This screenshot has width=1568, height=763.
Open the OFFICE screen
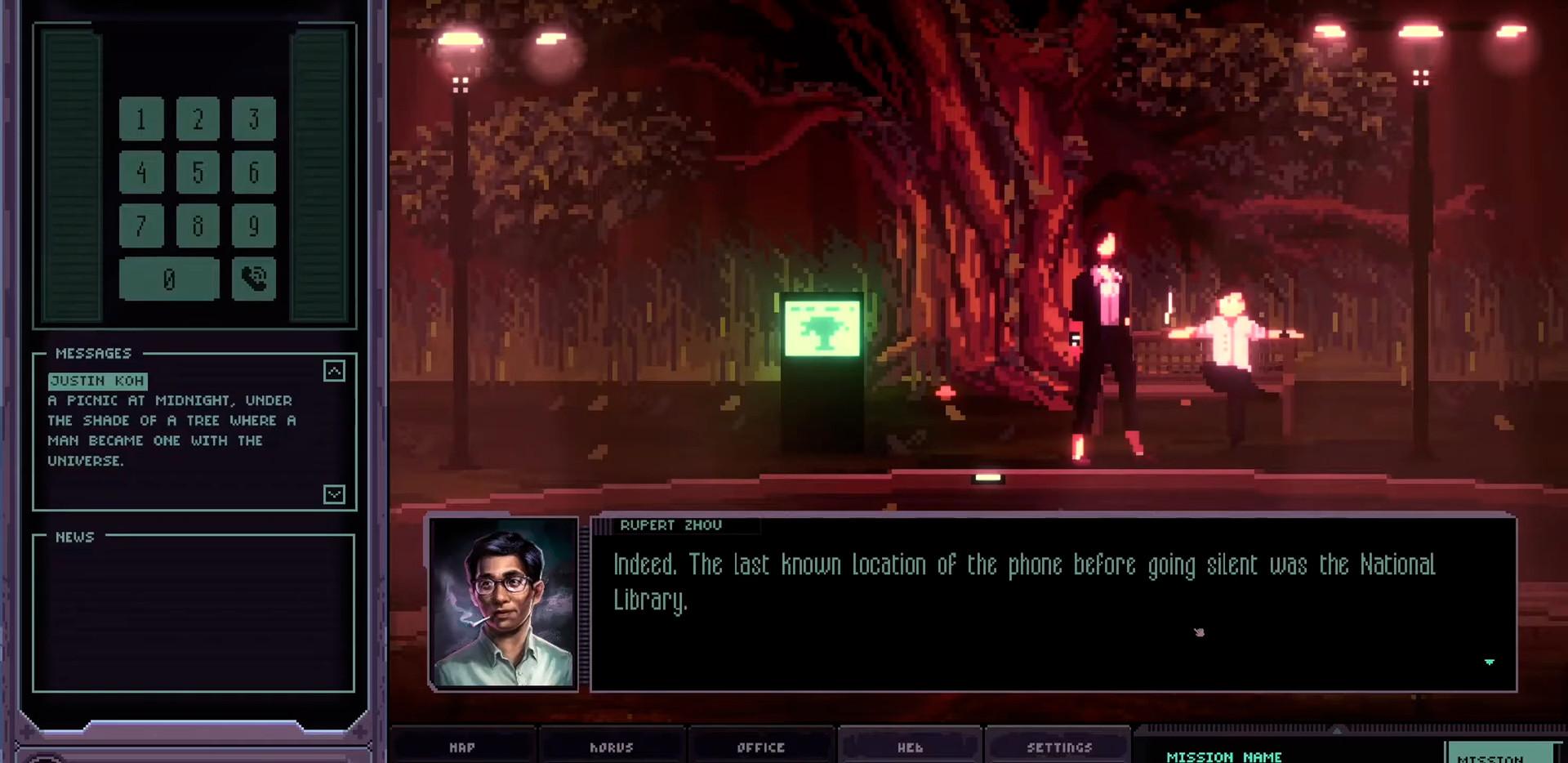pos(760,747)
